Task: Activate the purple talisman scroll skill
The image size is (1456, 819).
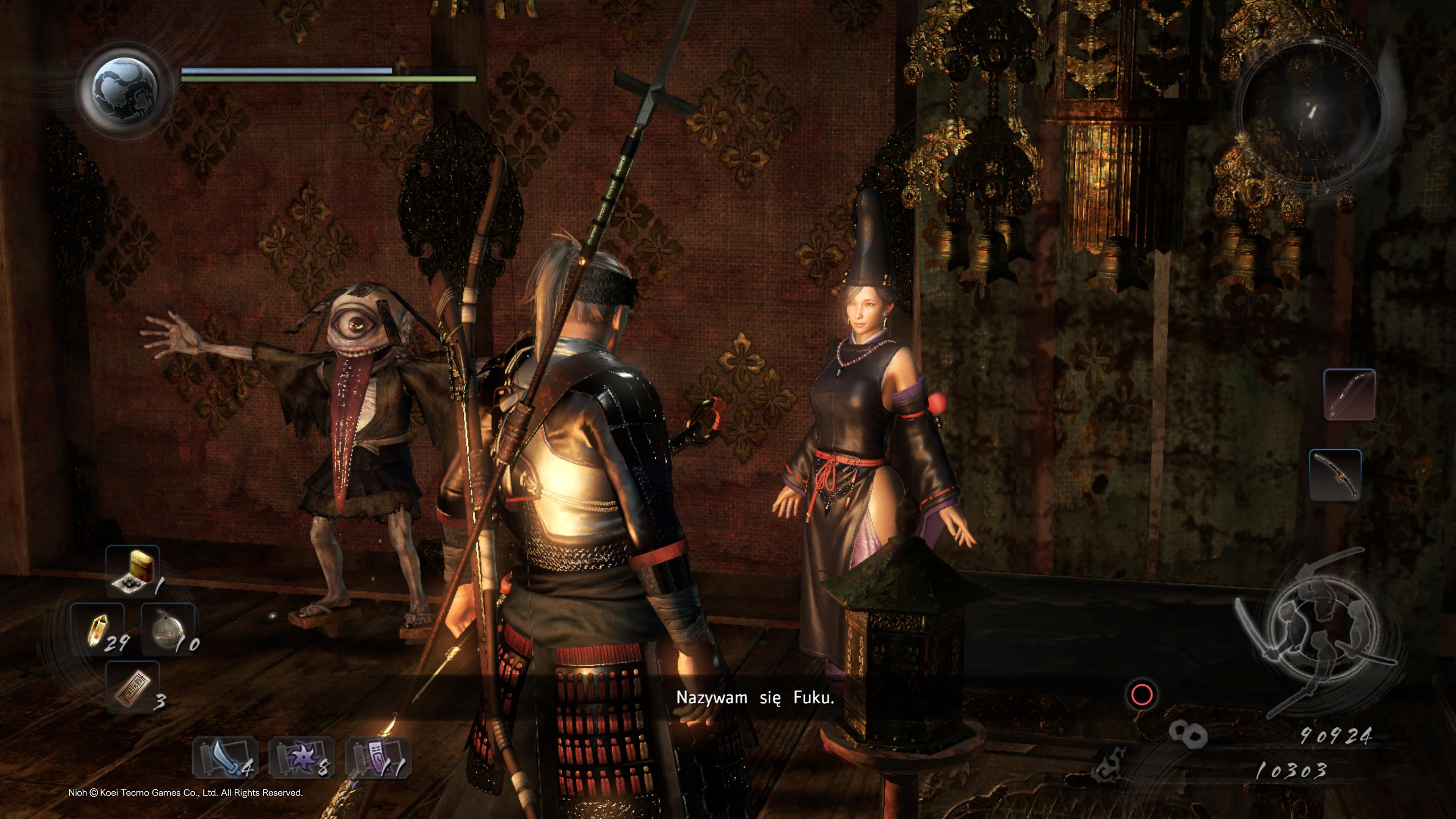Action: click(x=378, y=758)
